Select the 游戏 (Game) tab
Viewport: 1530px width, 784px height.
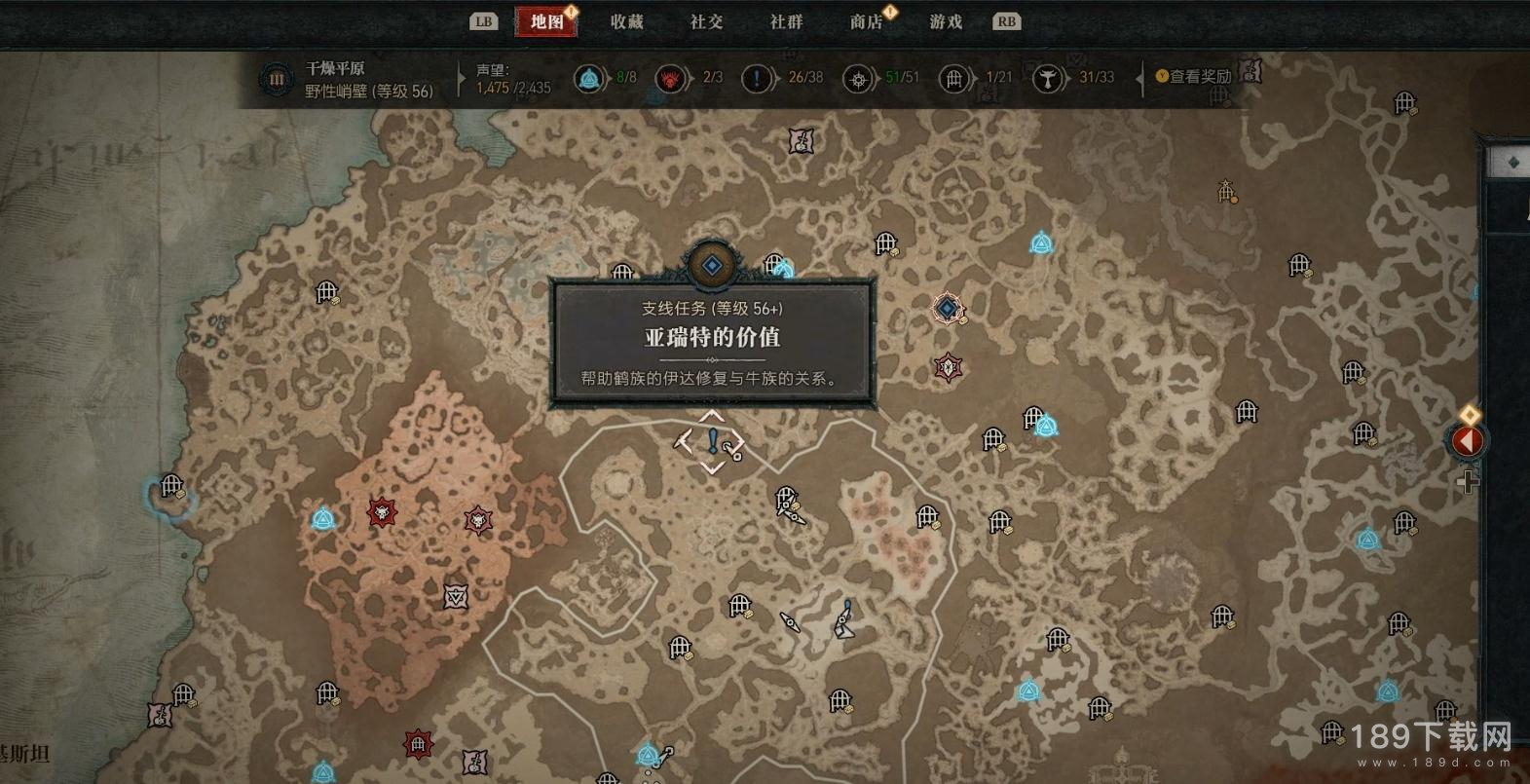(x=946, y=21)
